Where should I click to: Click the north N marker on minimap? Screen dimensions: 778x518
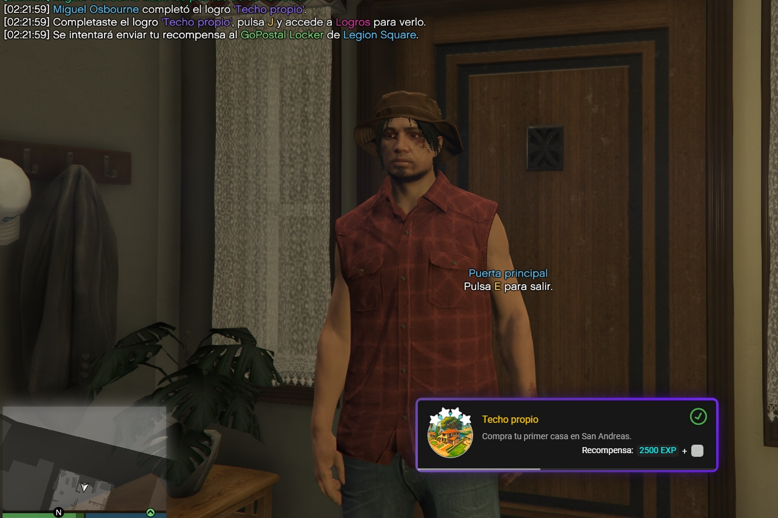58,513
